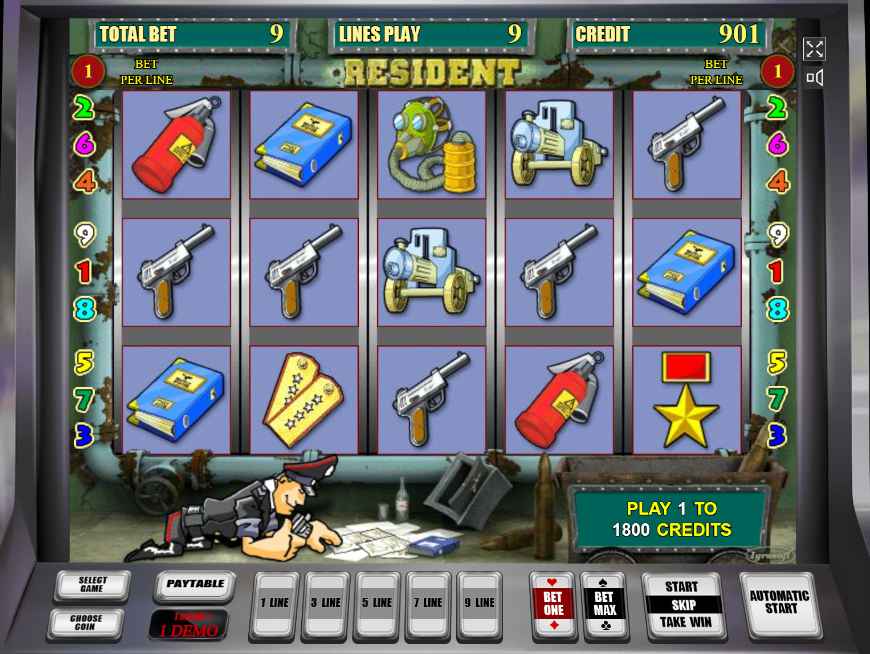Enable Automatic Start

[777, 603]
